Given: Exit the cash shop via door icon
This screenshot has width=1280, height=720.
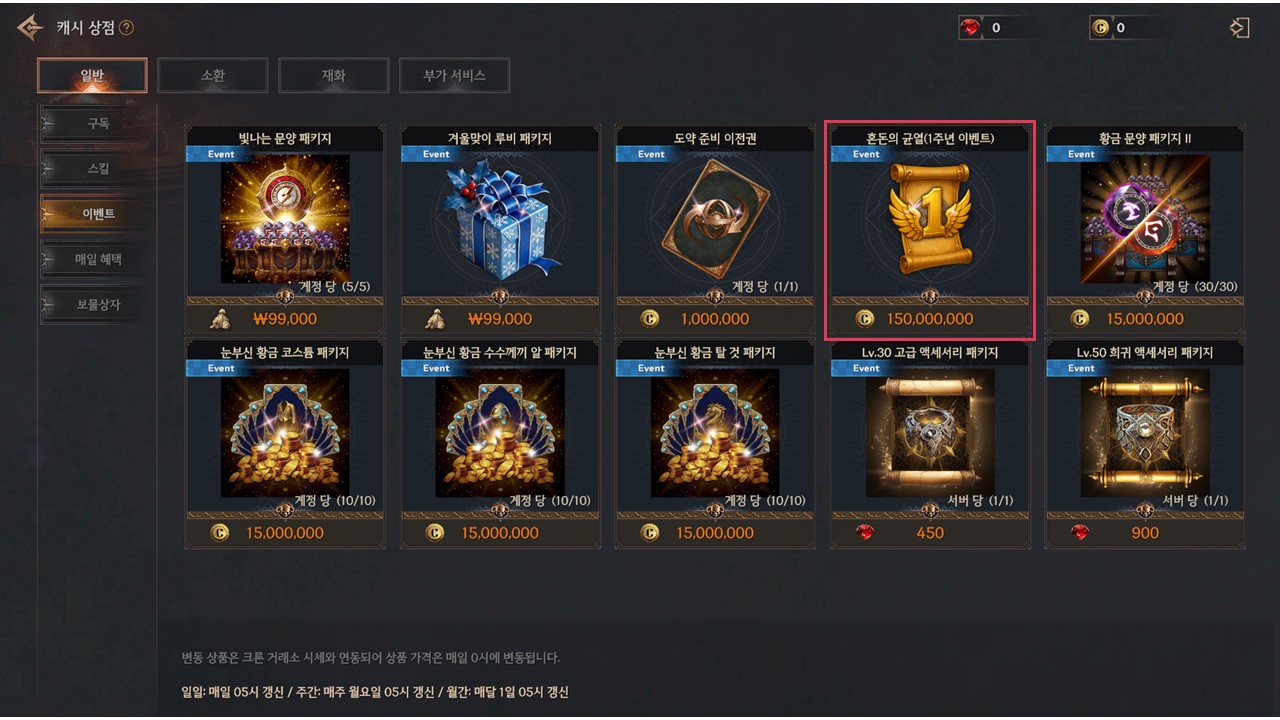Looking at the screenshot, I should 1240,28.
